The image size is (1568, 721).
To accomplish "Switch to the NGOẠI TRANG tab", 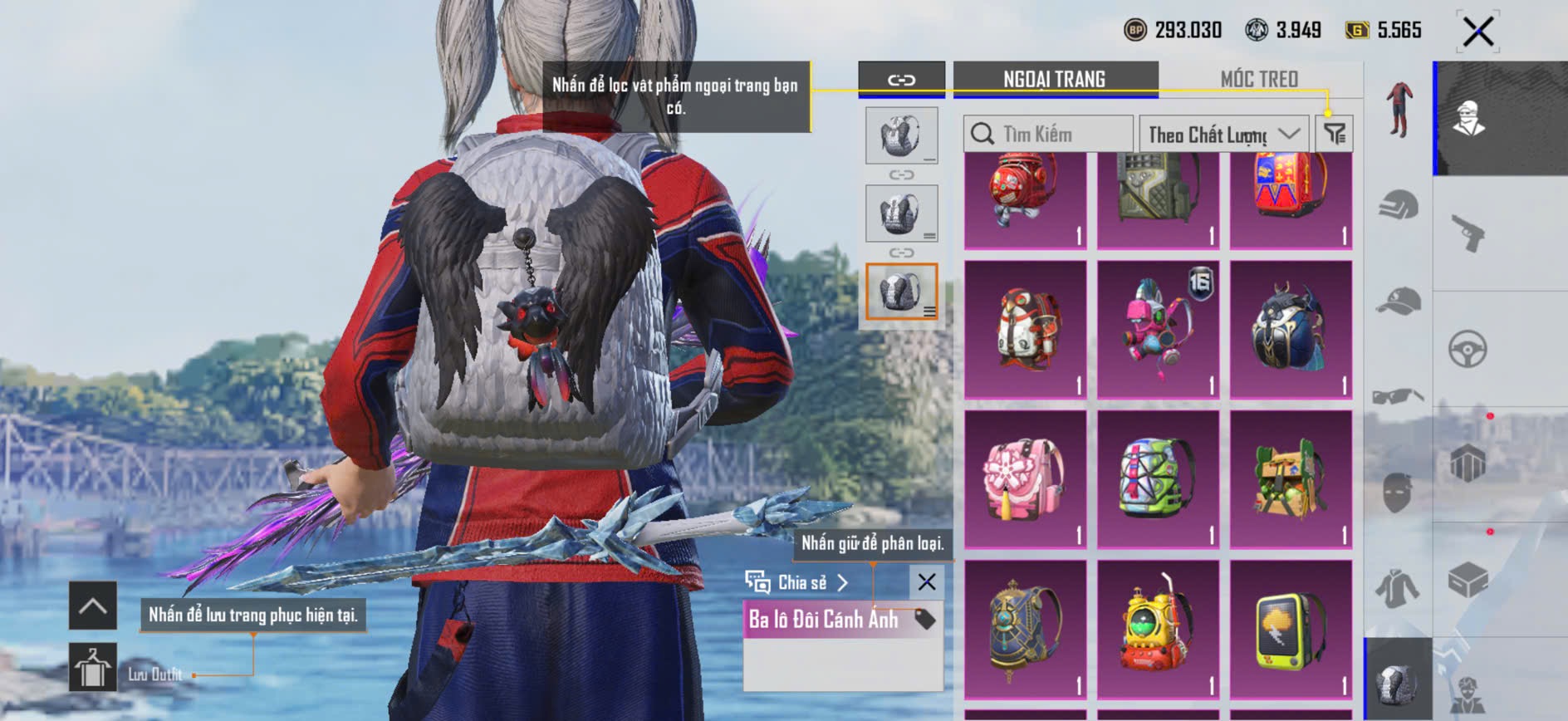I will 1054,79.
